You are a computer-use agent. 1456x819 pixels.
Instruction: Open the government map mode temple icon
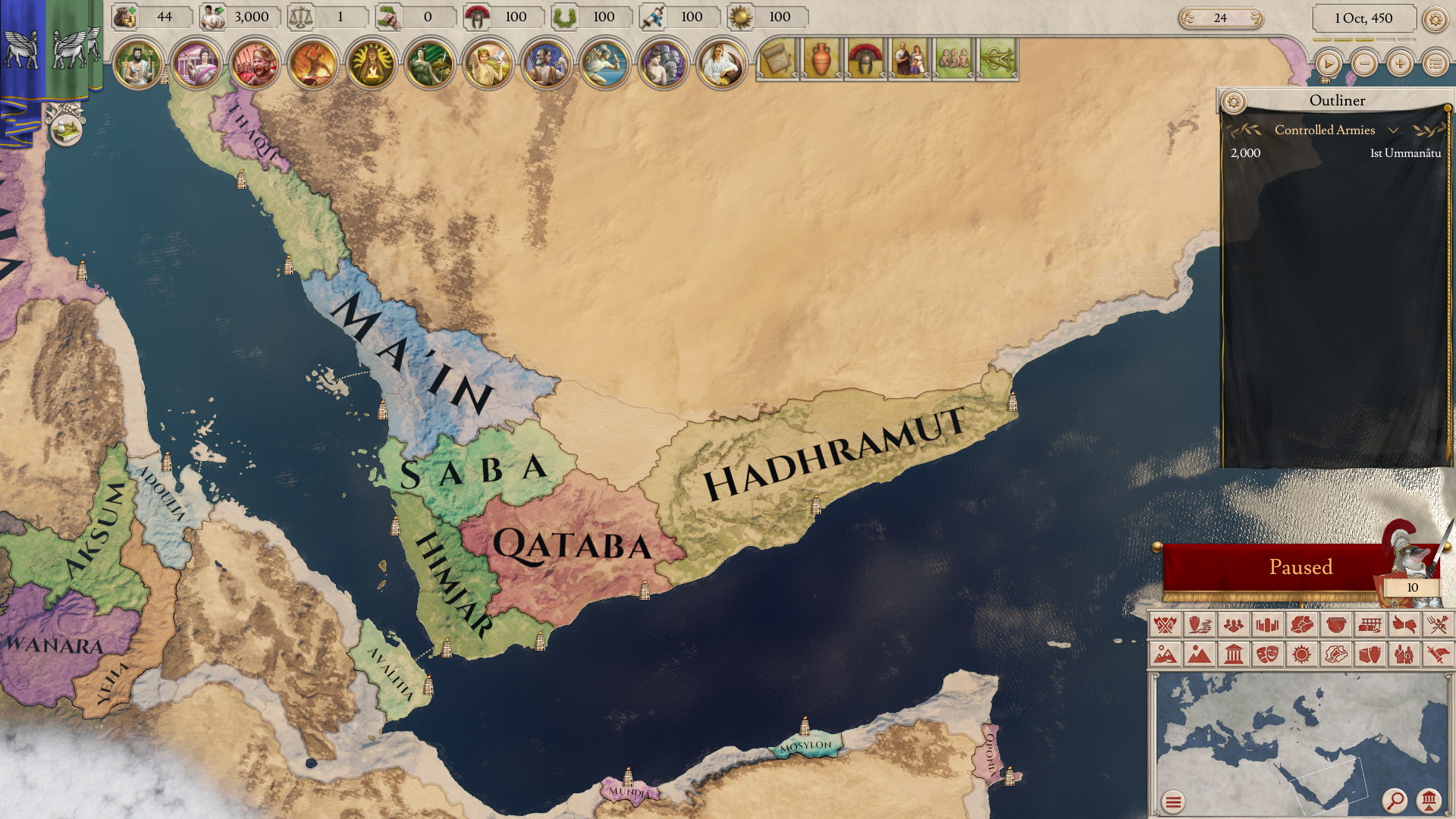pyautogui.click(x=1232, y=653)
